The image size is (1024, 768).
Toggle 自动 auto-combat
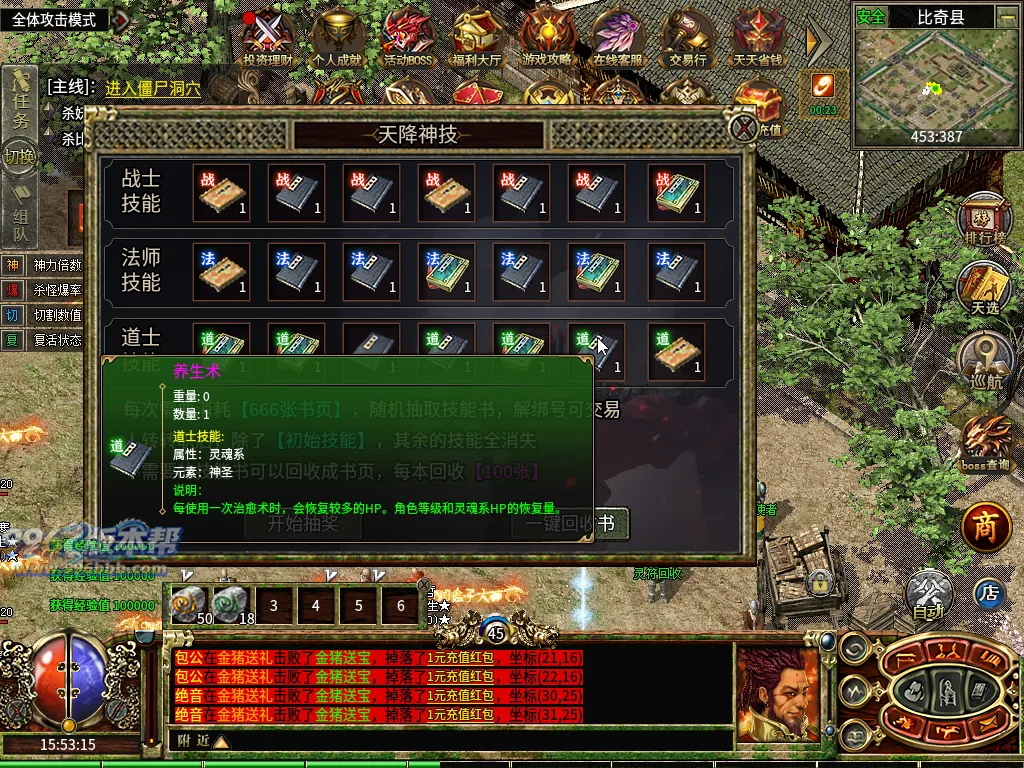tap(929, 594)
